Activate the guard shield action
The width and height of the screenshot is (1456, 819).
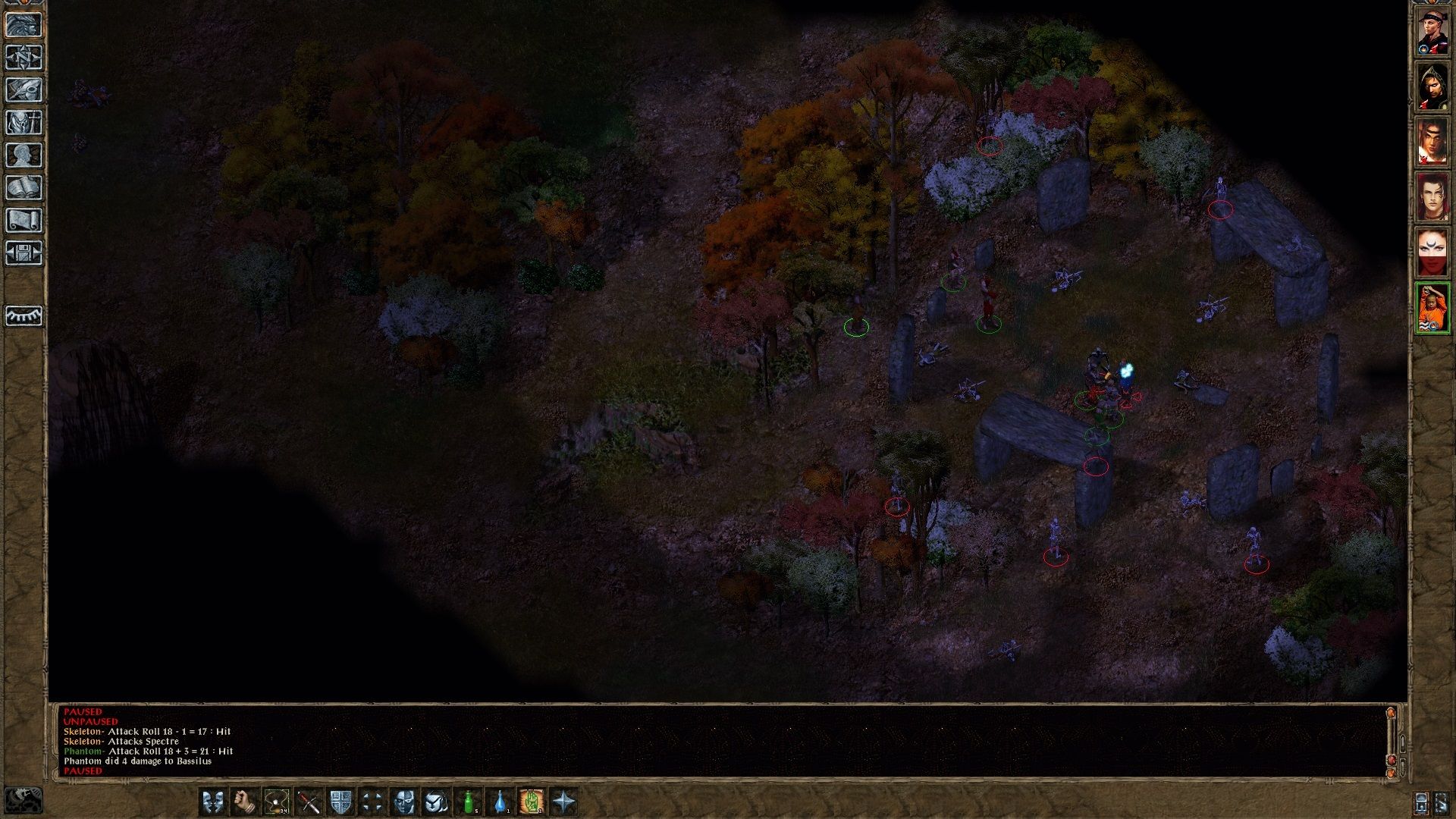(x=340, y=802)
